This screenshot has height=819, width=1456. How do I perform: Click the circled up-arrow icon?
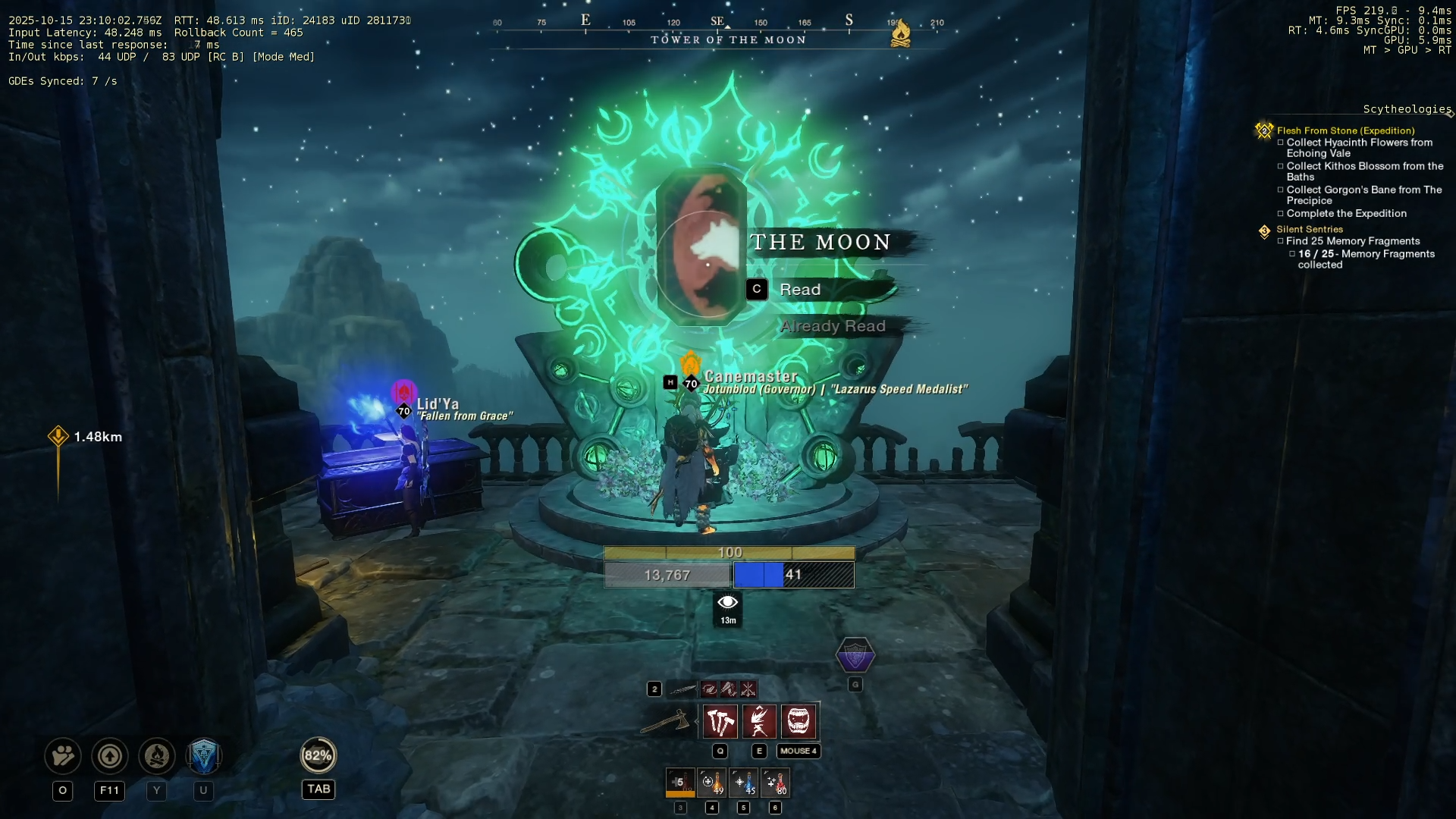click(x=110, y=756)
